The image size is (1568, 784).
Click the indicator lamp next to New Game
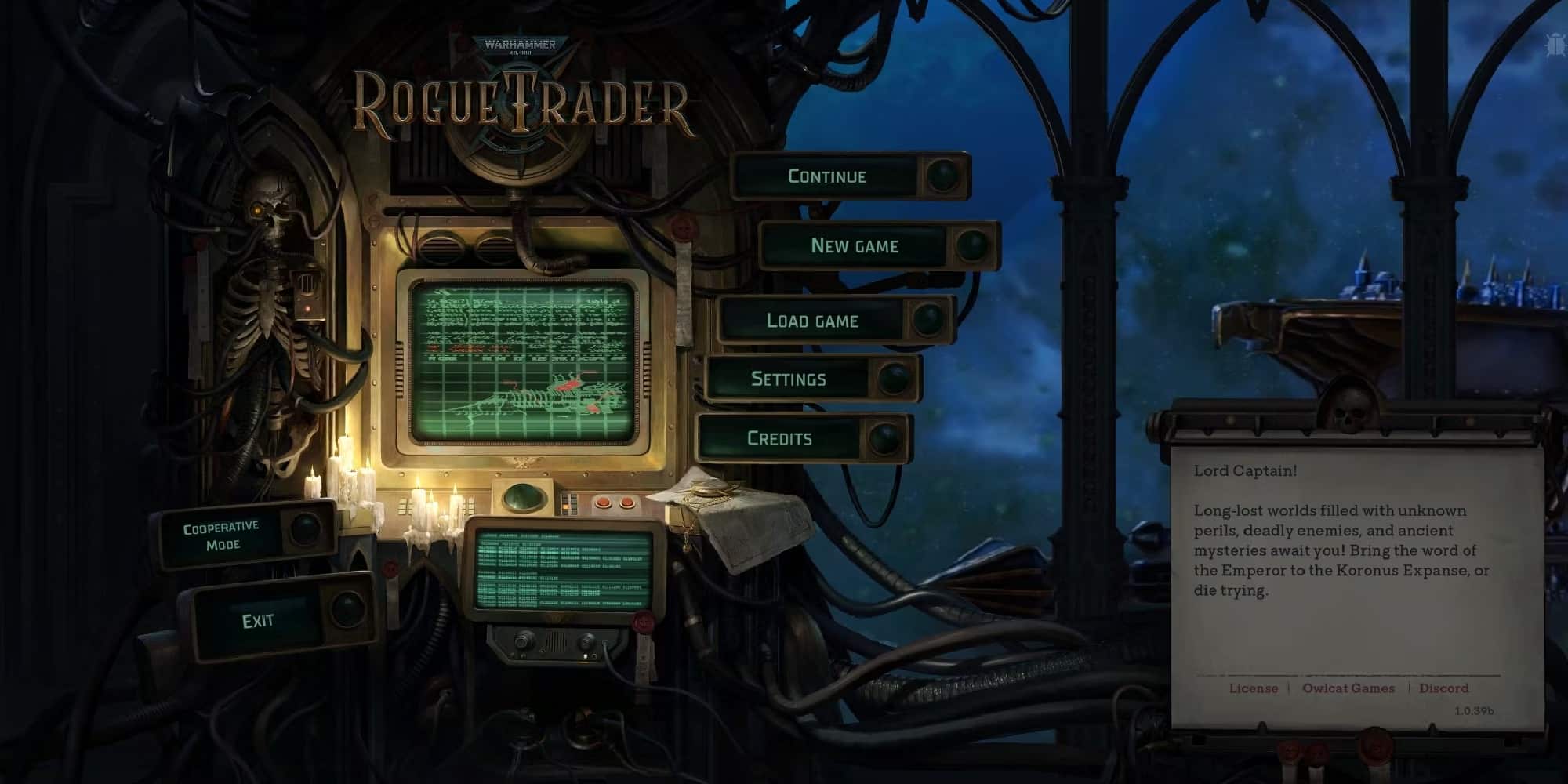[x=972, y=245]
